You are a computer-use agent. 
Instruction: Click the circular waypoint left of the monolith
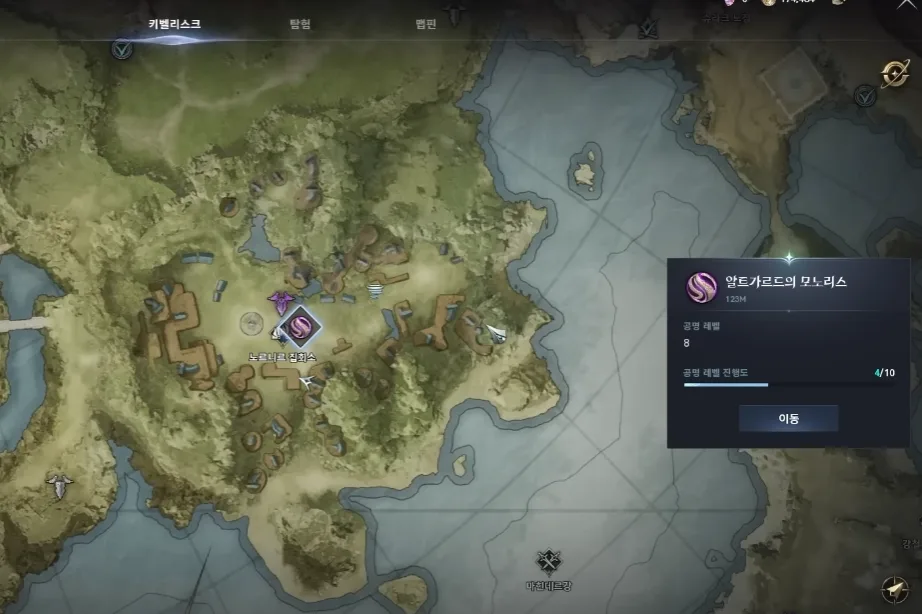point(252,323)
